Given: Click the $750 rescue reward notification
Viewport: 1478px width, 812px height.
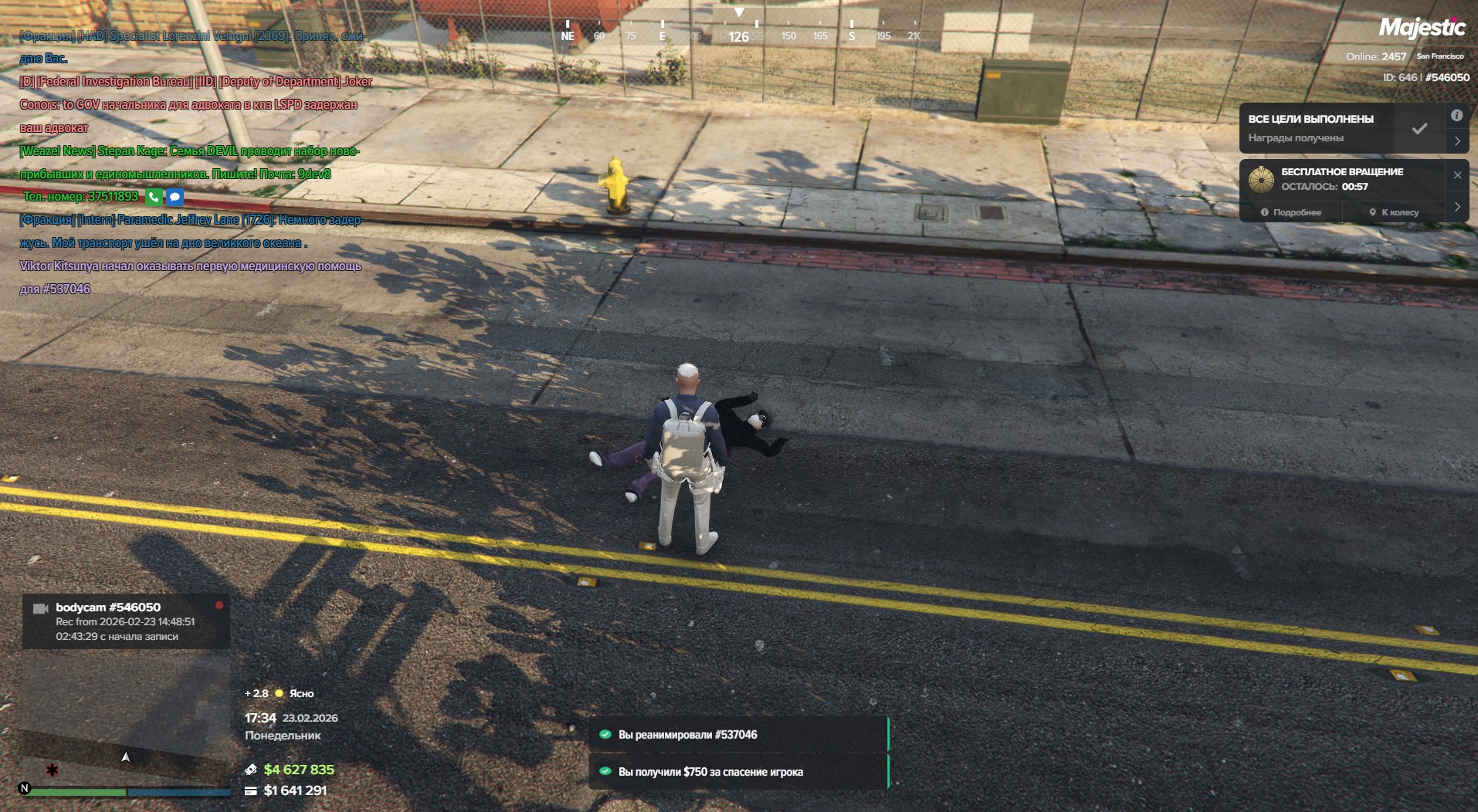Looking at the screenshot, I should click(739, 772).
